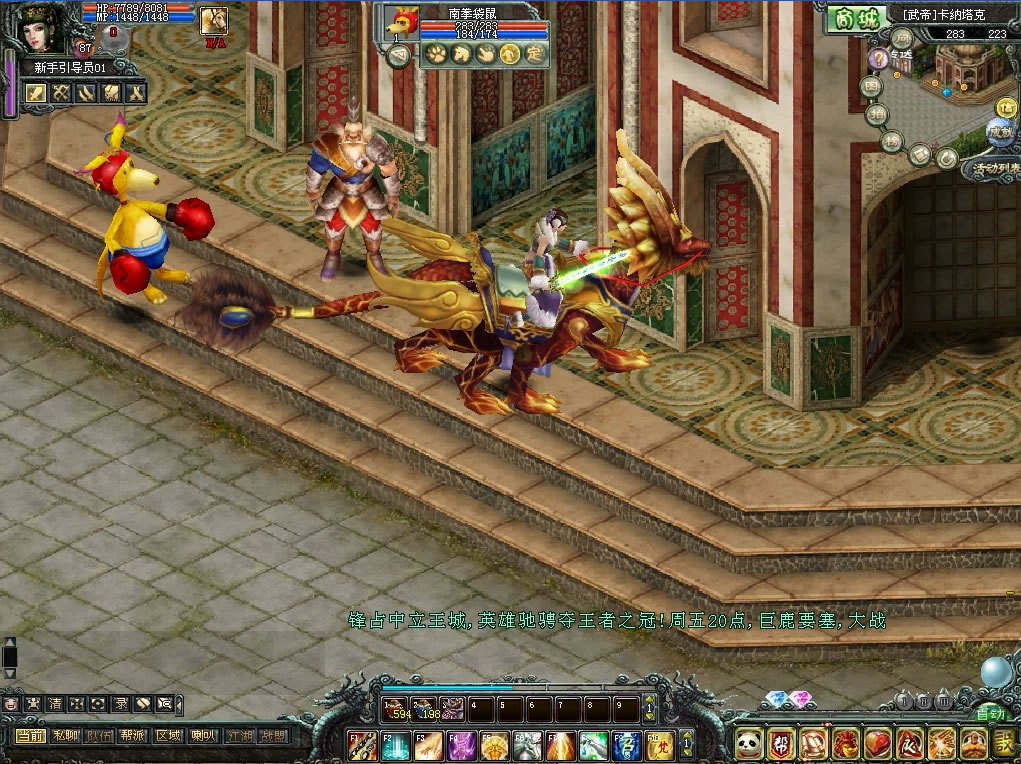Toggle the green 自动 auto button
The width and height of the screenshot is (1021, 764).
point(989,714)
